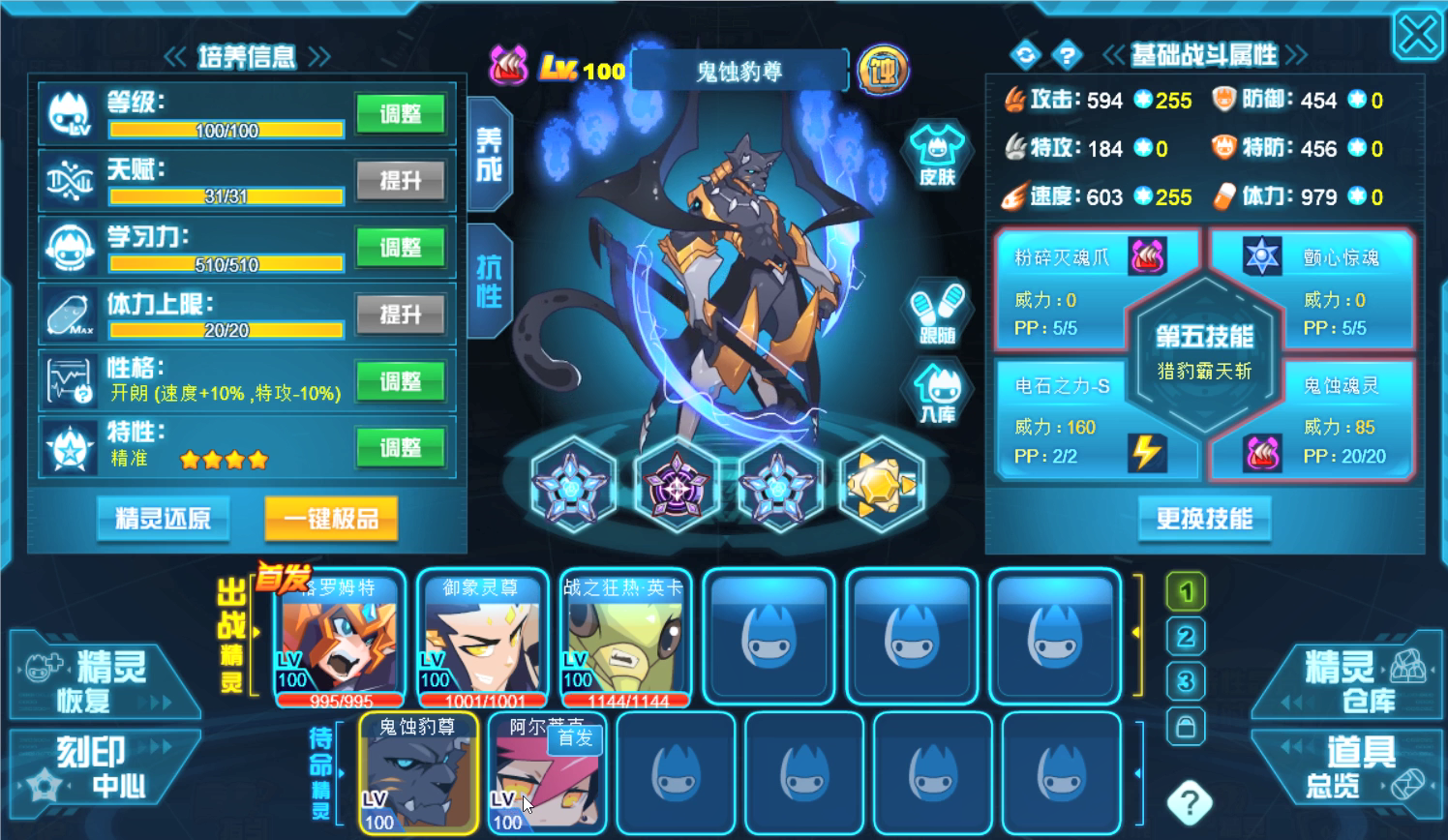This screenshot has width=1448, height=840.
Task: Upgrade the 天赋 talent stat
Action: point(401,181)
